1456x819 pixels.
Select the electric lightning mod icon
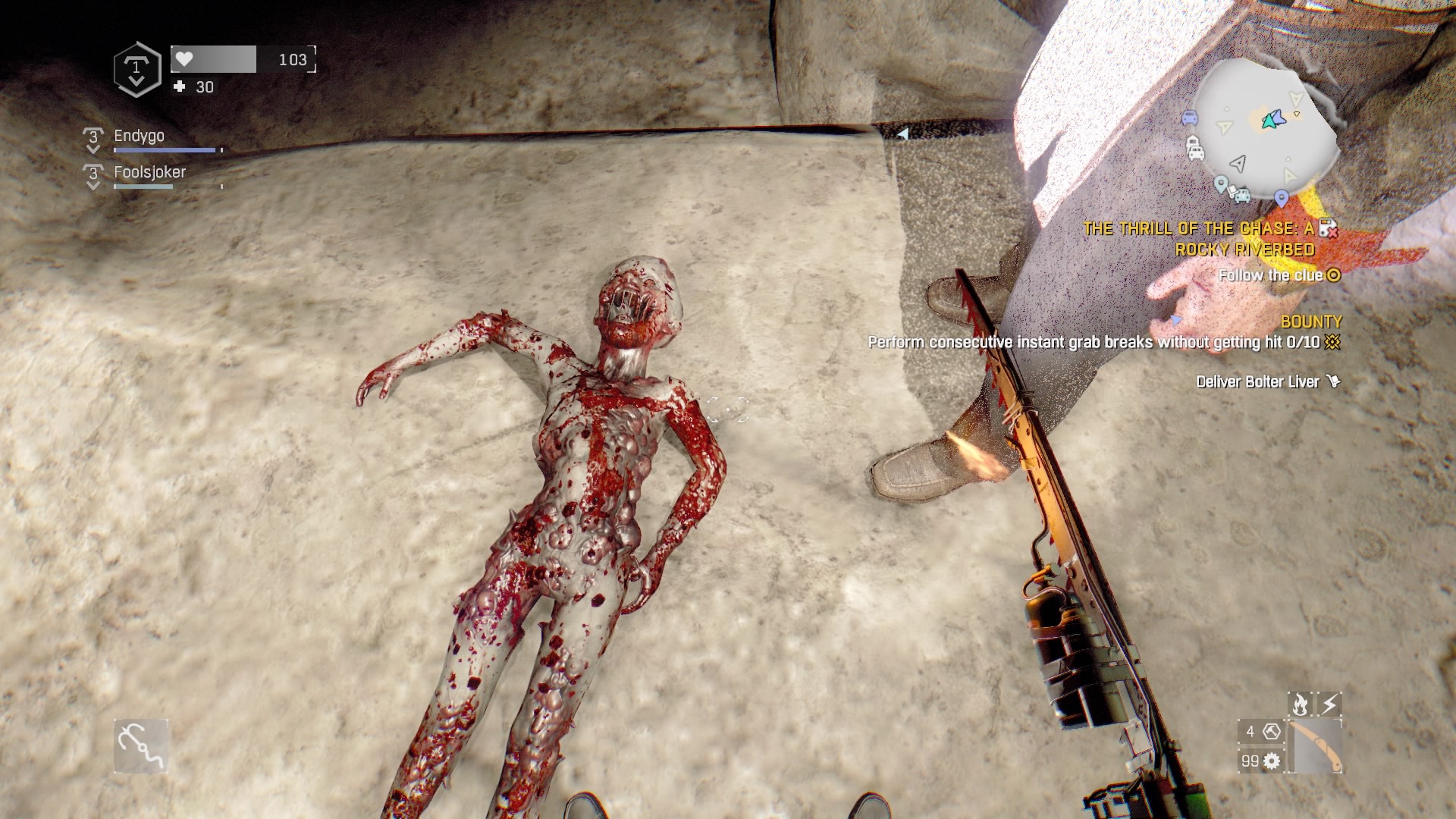1329,704
